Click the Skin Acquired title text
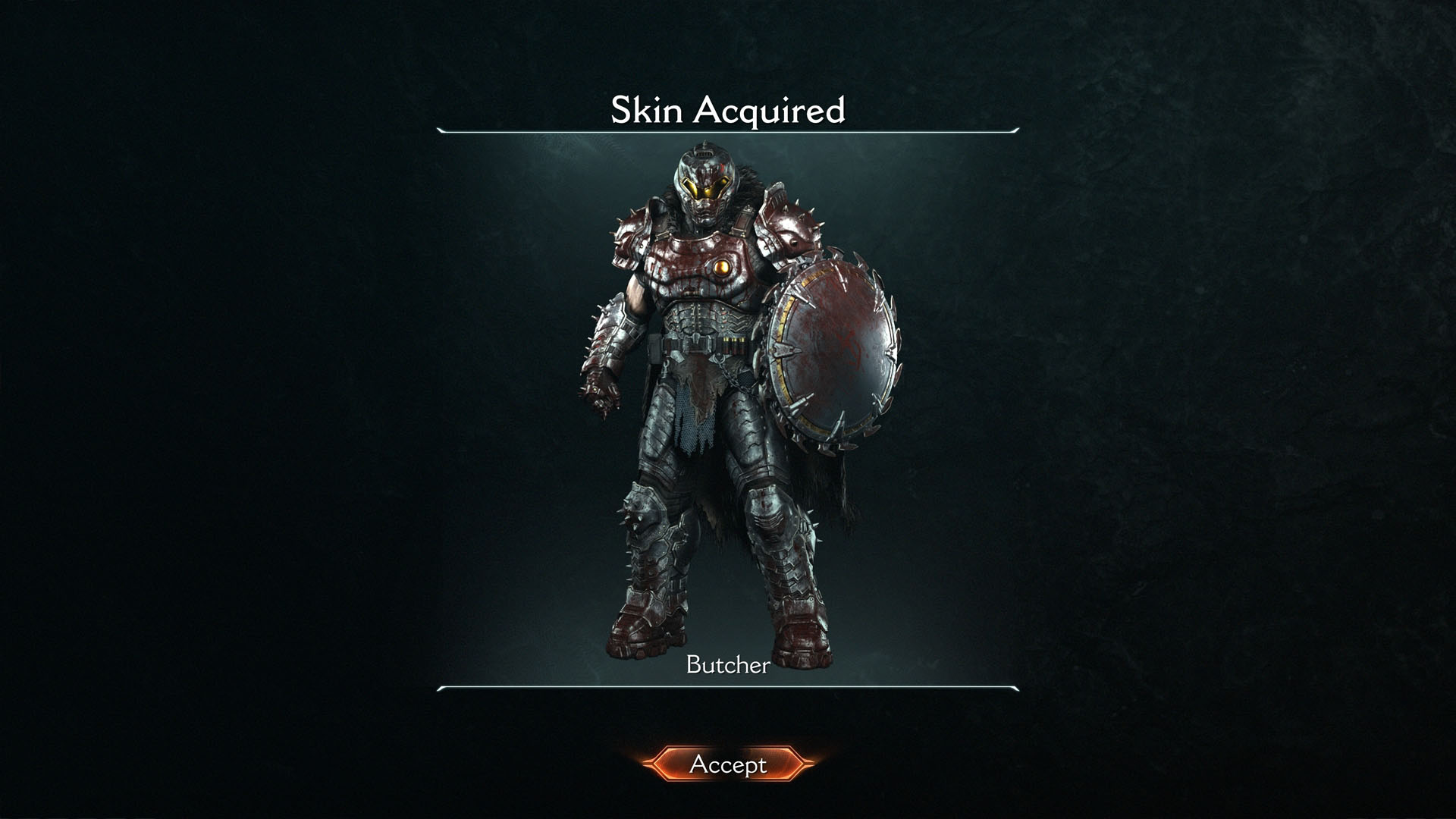 726,110
